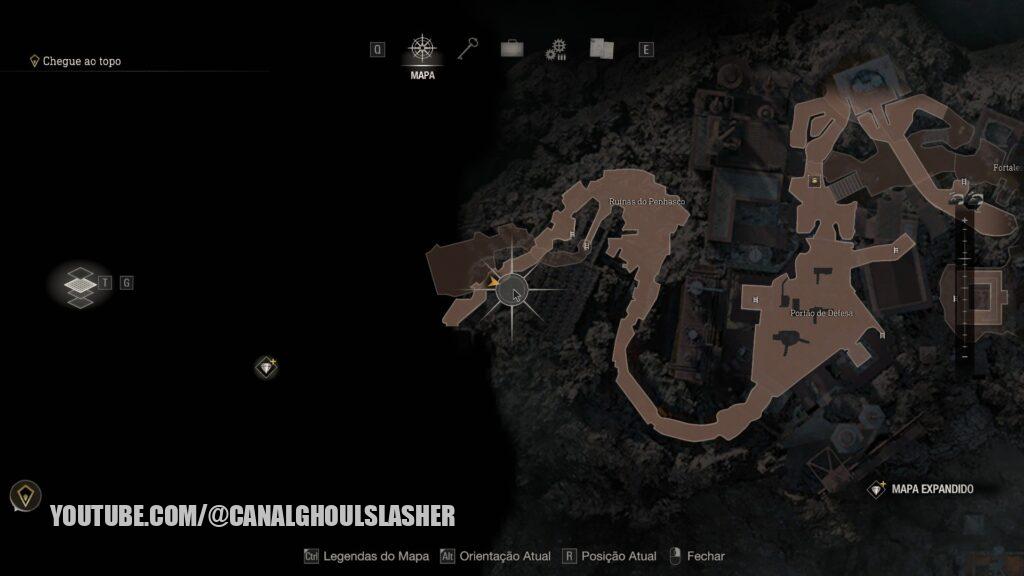The width and height of the screenshot is (1024, 576).
Task: Open Legendas do Mapa
Action: 366,556
